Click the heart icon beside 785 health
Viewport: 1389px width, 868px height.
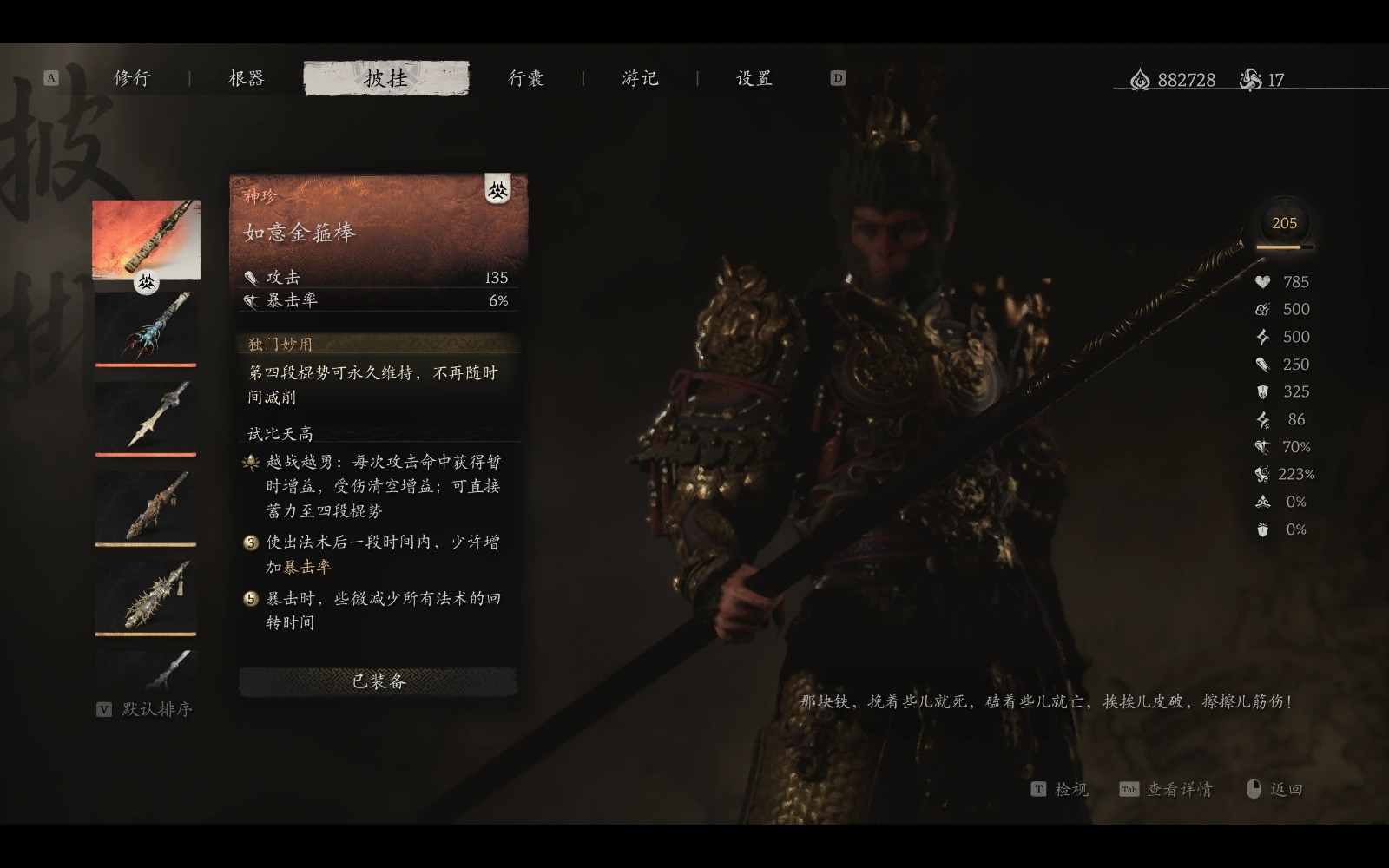coord(1262,281)
